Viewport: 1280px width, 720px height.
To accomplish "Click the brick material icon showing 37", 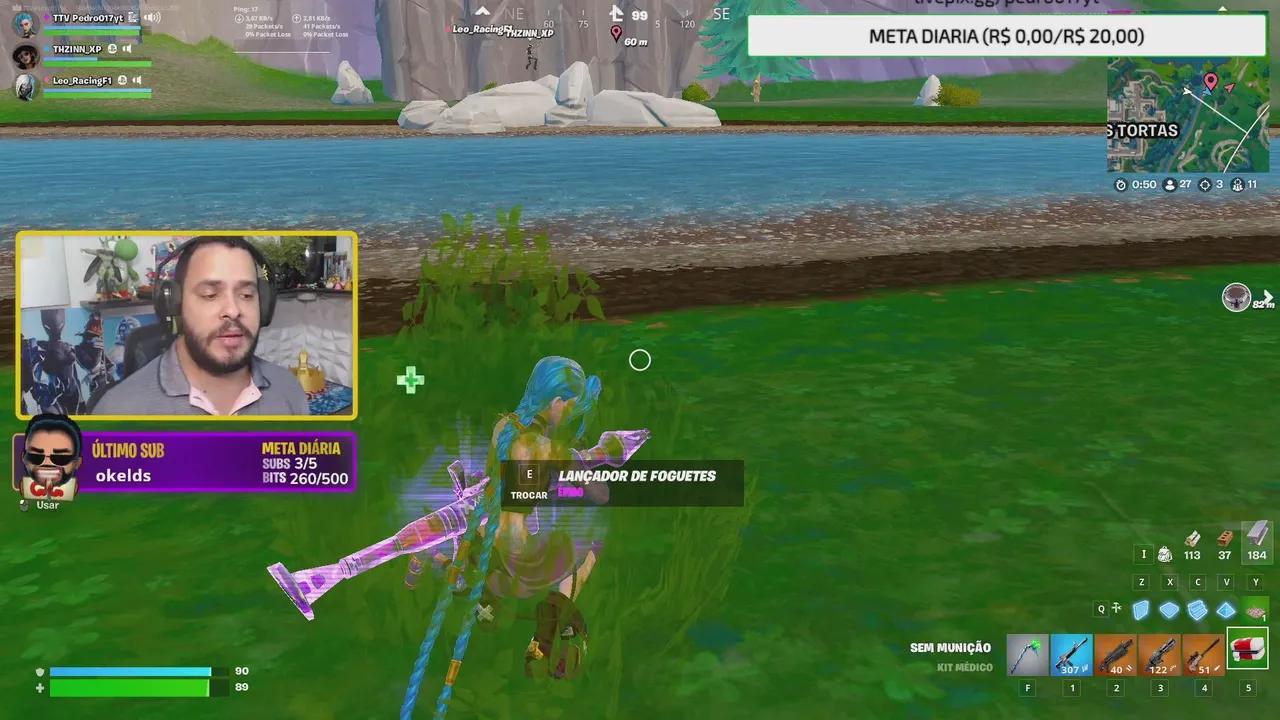I will [x=1224, y=548].
